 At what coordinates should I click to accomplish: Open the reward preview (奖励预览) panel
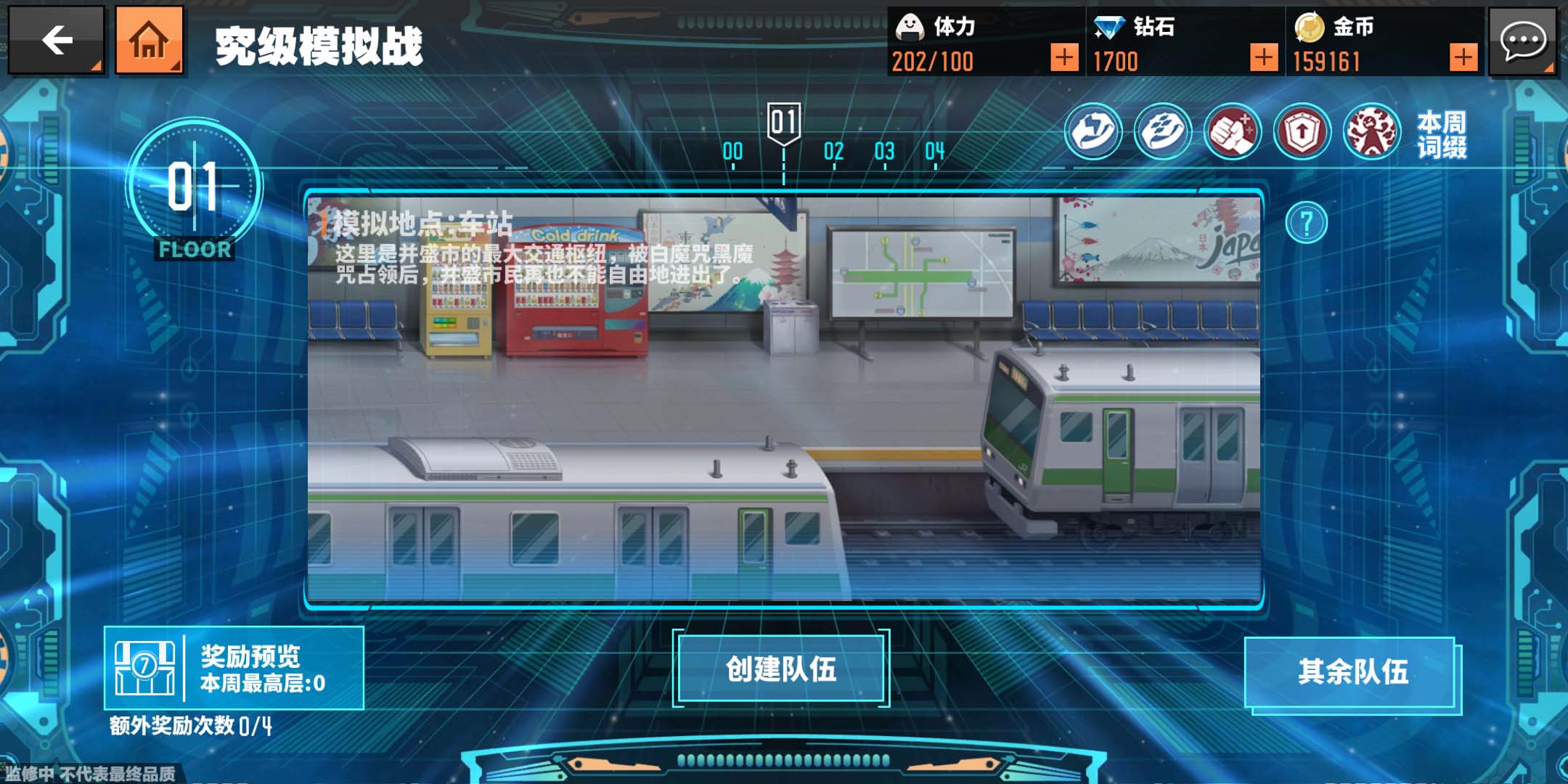(234, 668)
